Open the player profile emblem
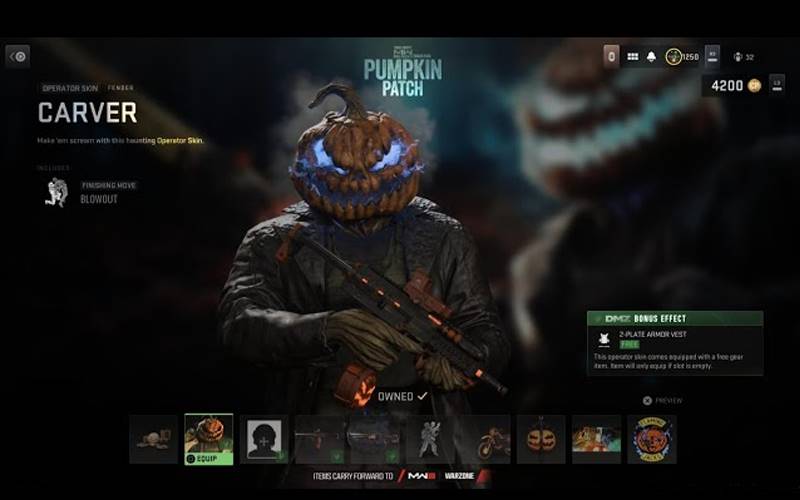The height and width of the screenshot is (500, 800). (x=712, y=56)
